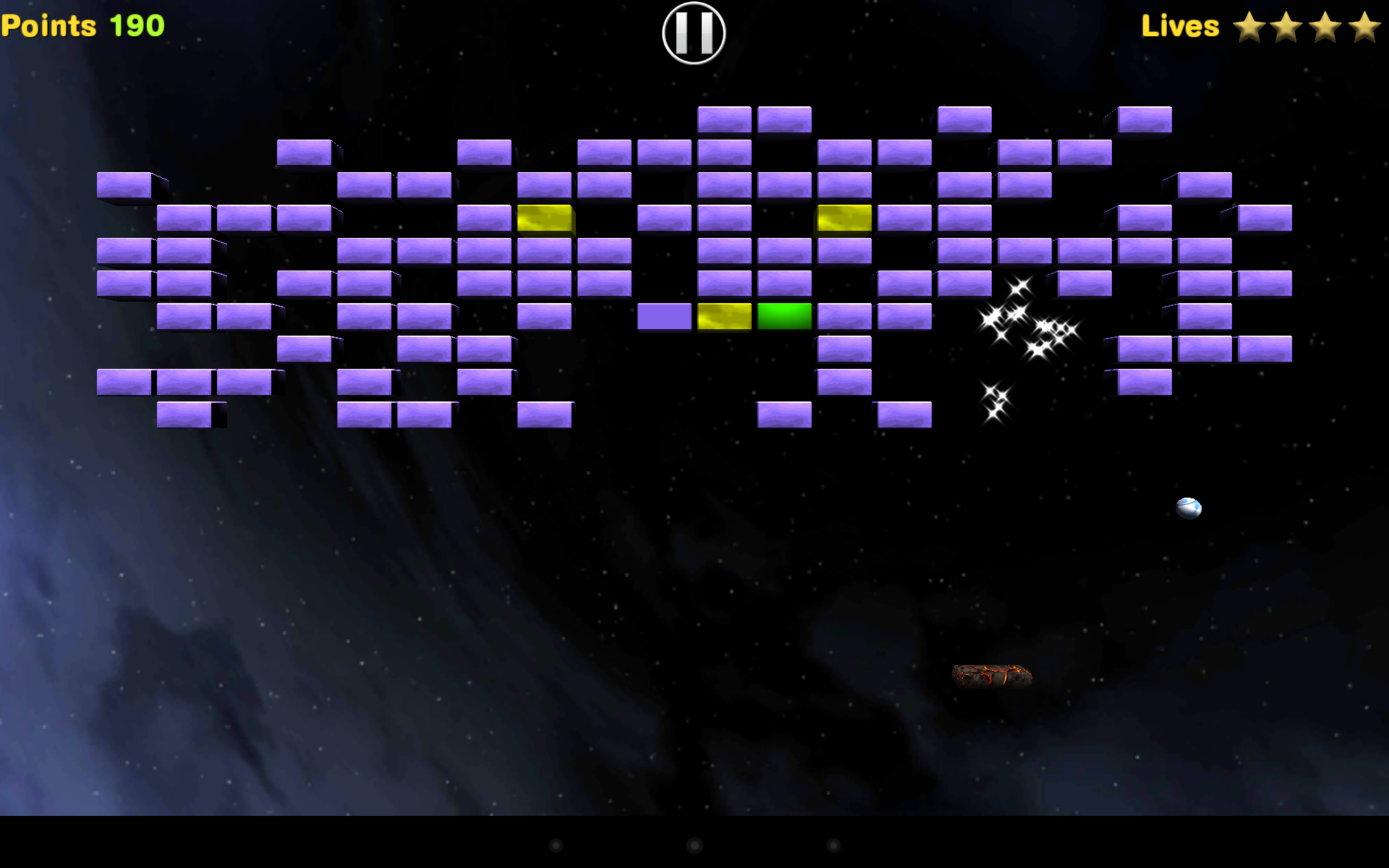The width and height of the screenshot is (1389, 868).
Task: Tap the right navigation dot on the bottom bar
Action: (832, 845)
